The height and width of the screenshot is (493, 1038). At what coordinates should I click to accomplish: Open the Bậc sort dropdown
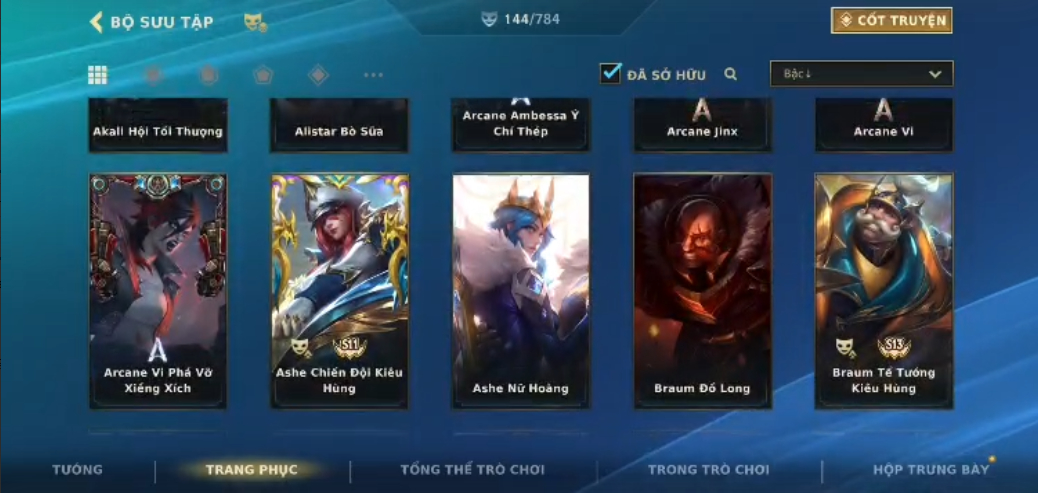coord(861,74)
